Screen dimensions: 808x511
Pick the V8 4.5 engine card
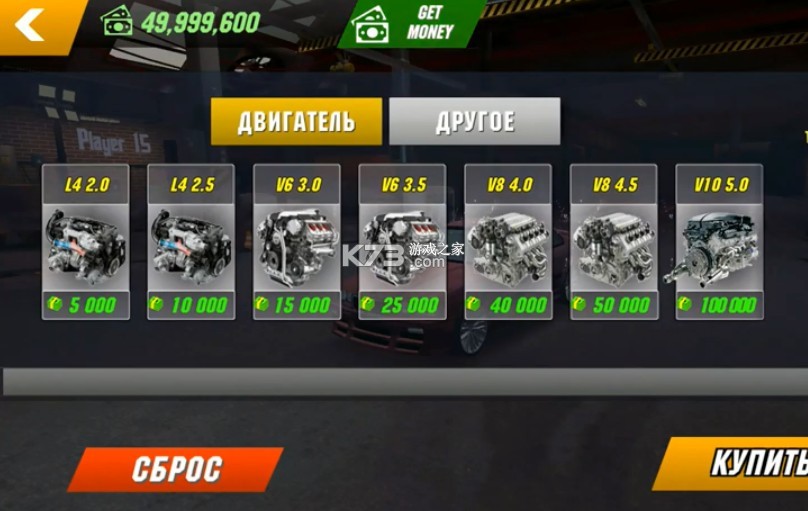[613, 242]
